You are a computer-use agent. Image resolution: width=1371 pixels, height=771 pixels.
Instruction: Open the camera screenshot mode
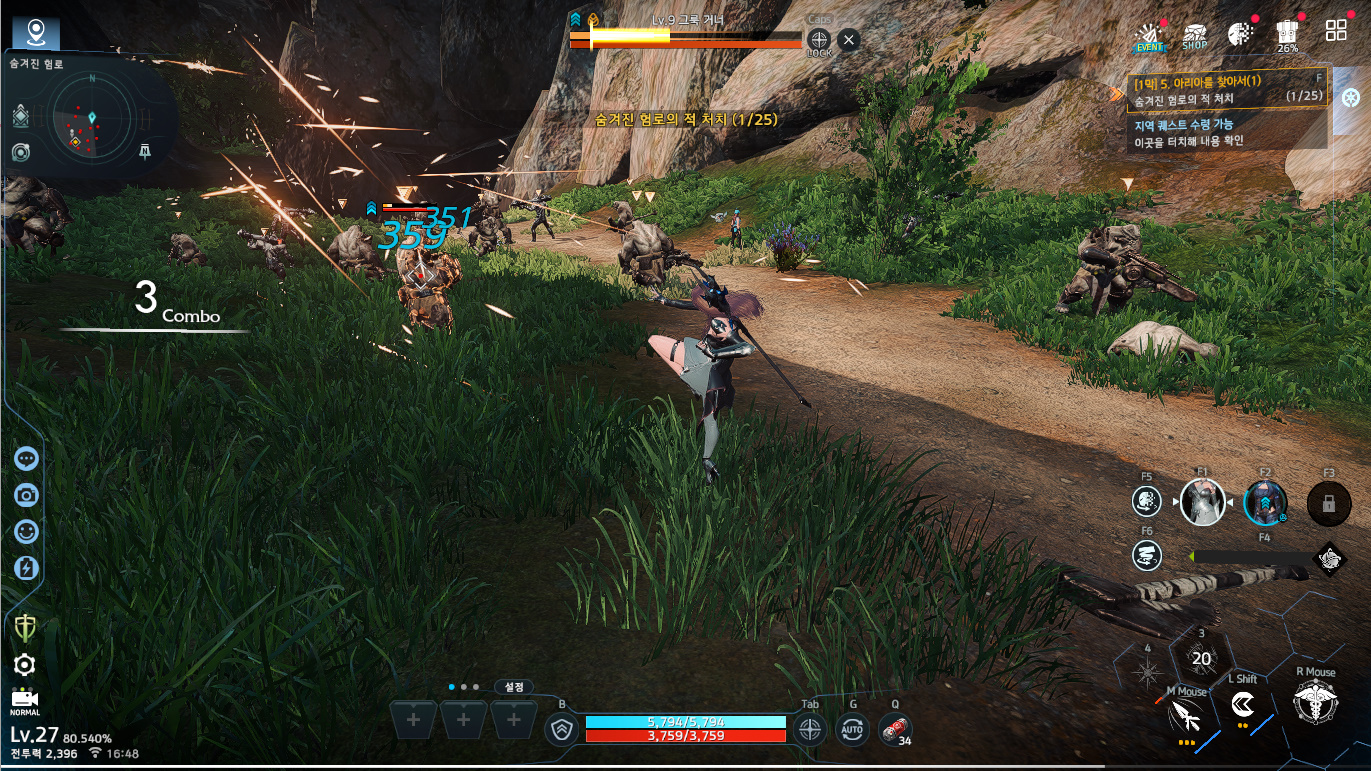[x=26, y=495]
